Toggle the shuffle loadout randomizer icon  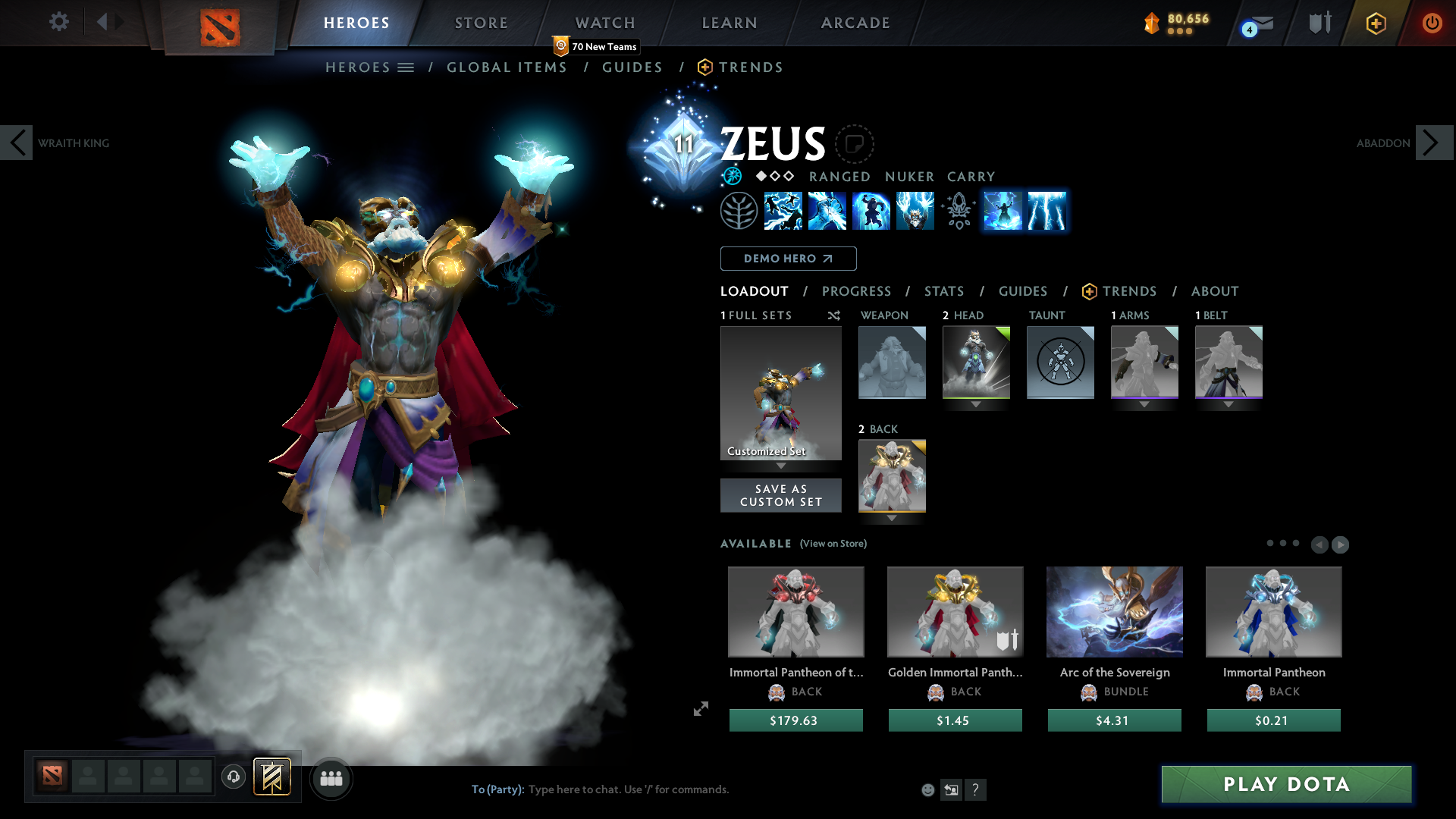pyautogui.click(x=833, y=315)
